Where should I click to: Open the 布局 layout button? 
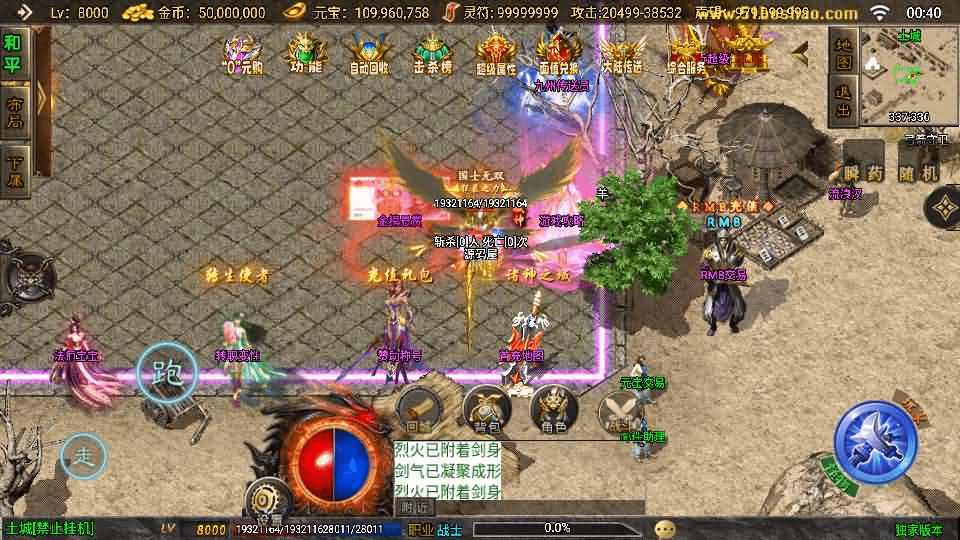(14, 112)
